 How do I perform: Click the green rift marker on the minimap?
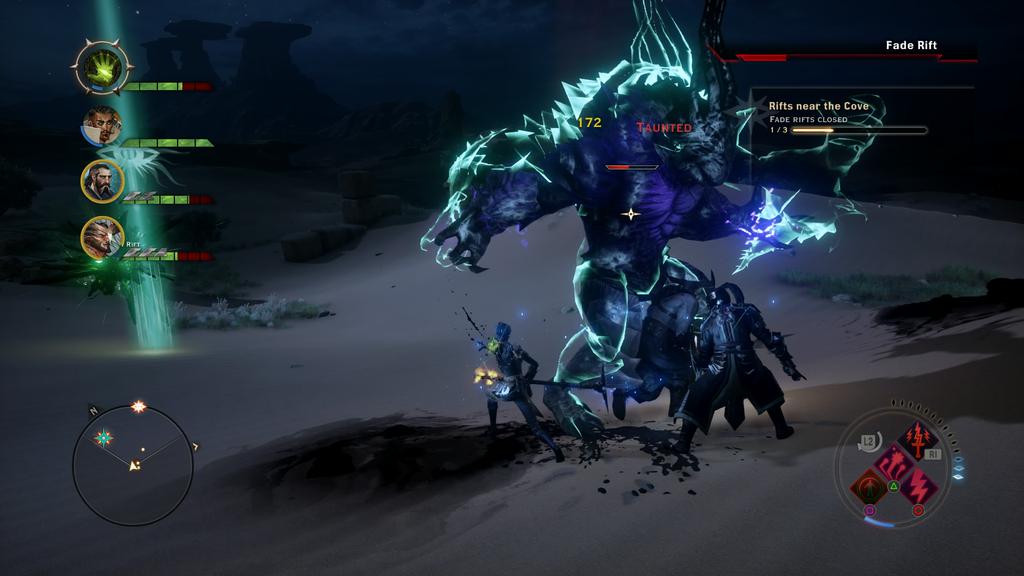[x=102, y=438]
